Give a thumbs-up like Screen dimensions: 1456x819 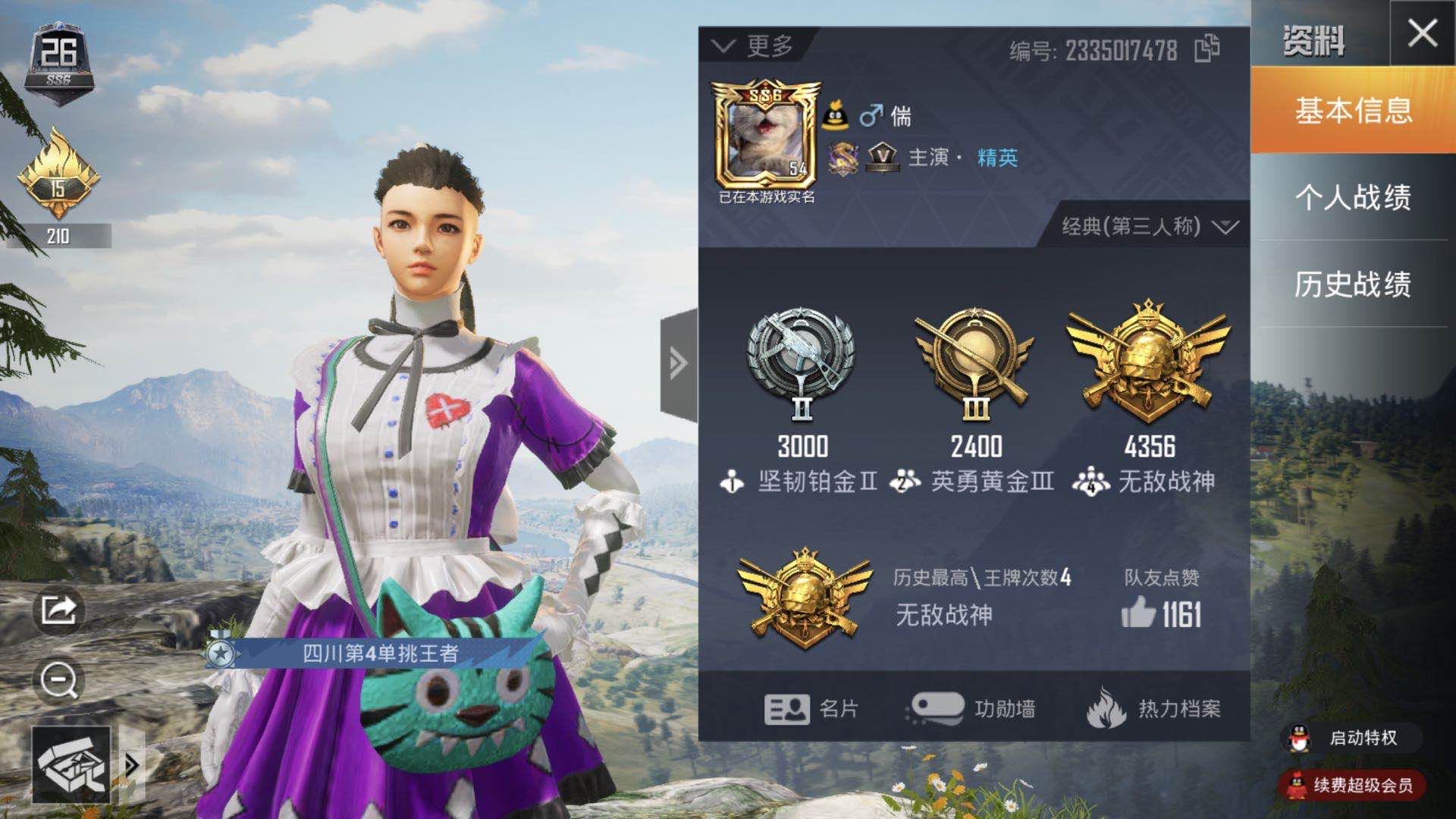tap(1138, 613)
